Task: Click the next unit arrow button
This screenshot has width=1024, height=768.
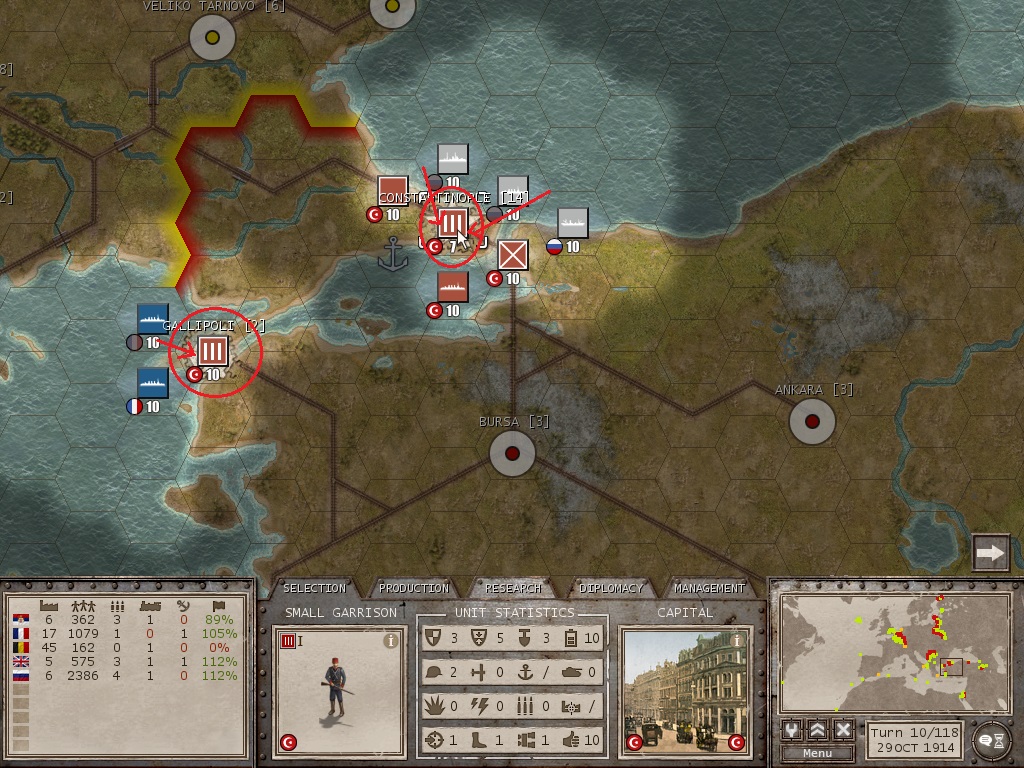Action: pos(990,552)
